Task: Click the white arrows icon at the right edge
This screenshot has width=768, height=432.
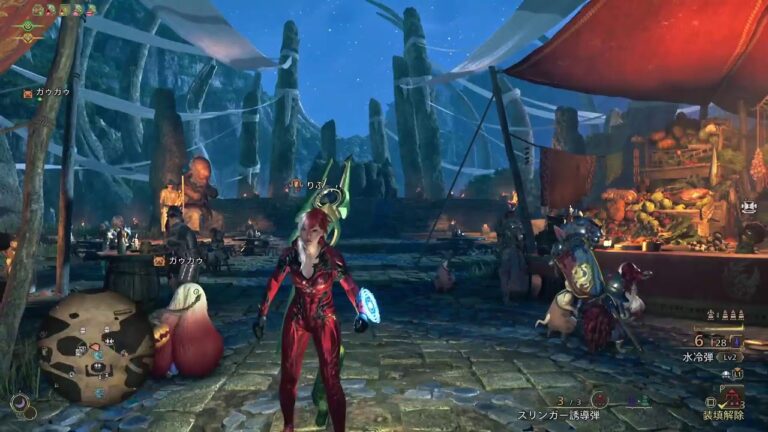Action: pos(749,206)
